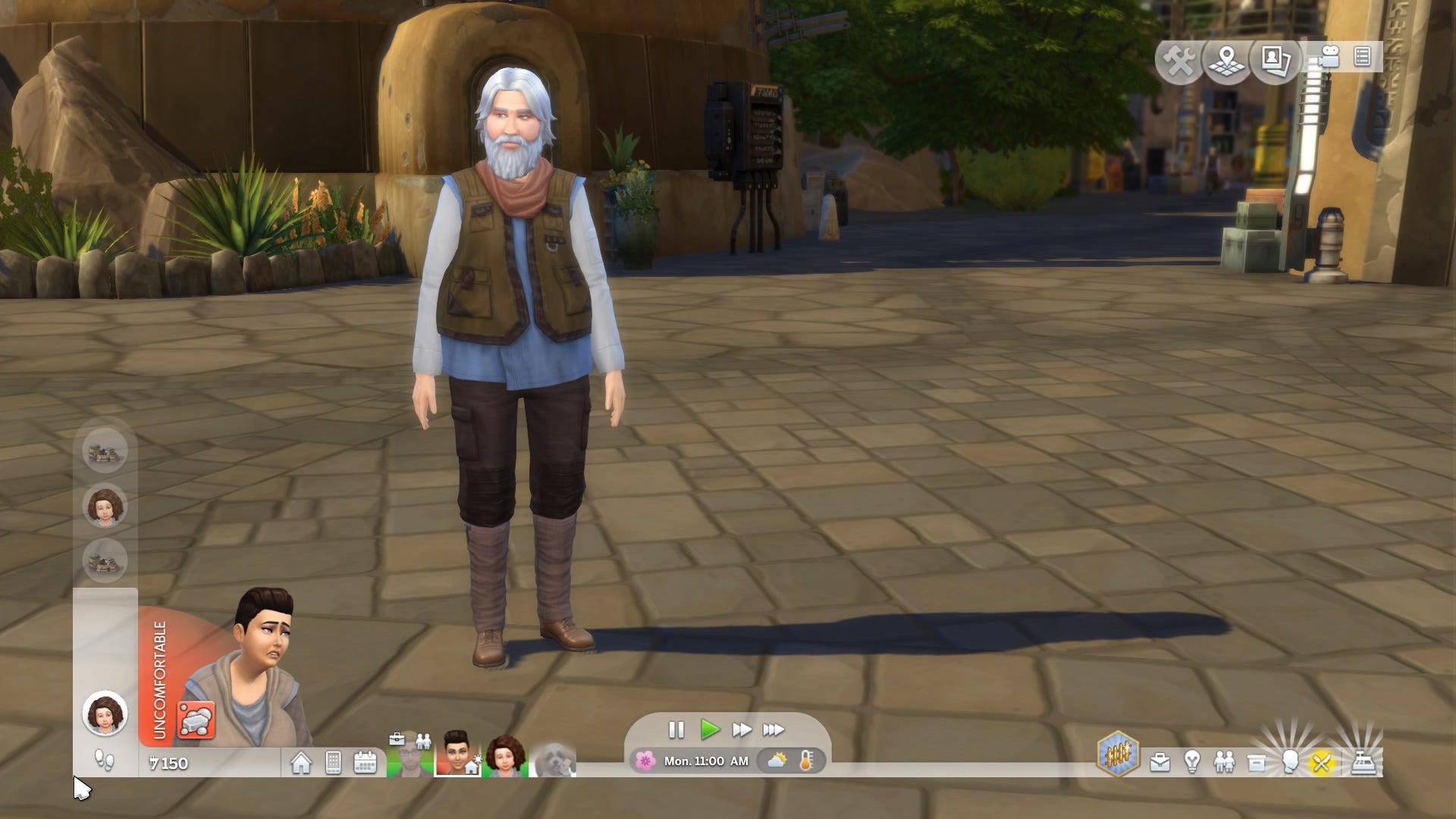Open the Career briefcase panel
Viewport: 1456px width, 819px height.
1159,762
